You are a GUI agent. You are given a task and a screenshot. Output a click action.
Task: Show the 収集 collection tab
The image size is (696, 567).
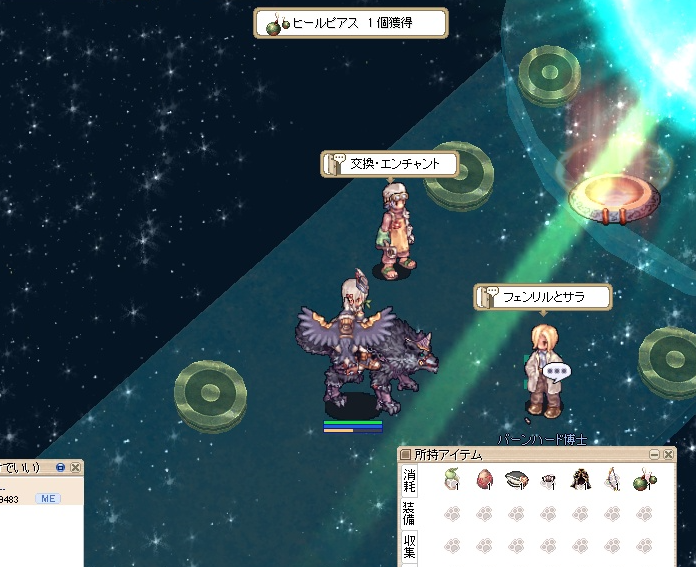409,546
